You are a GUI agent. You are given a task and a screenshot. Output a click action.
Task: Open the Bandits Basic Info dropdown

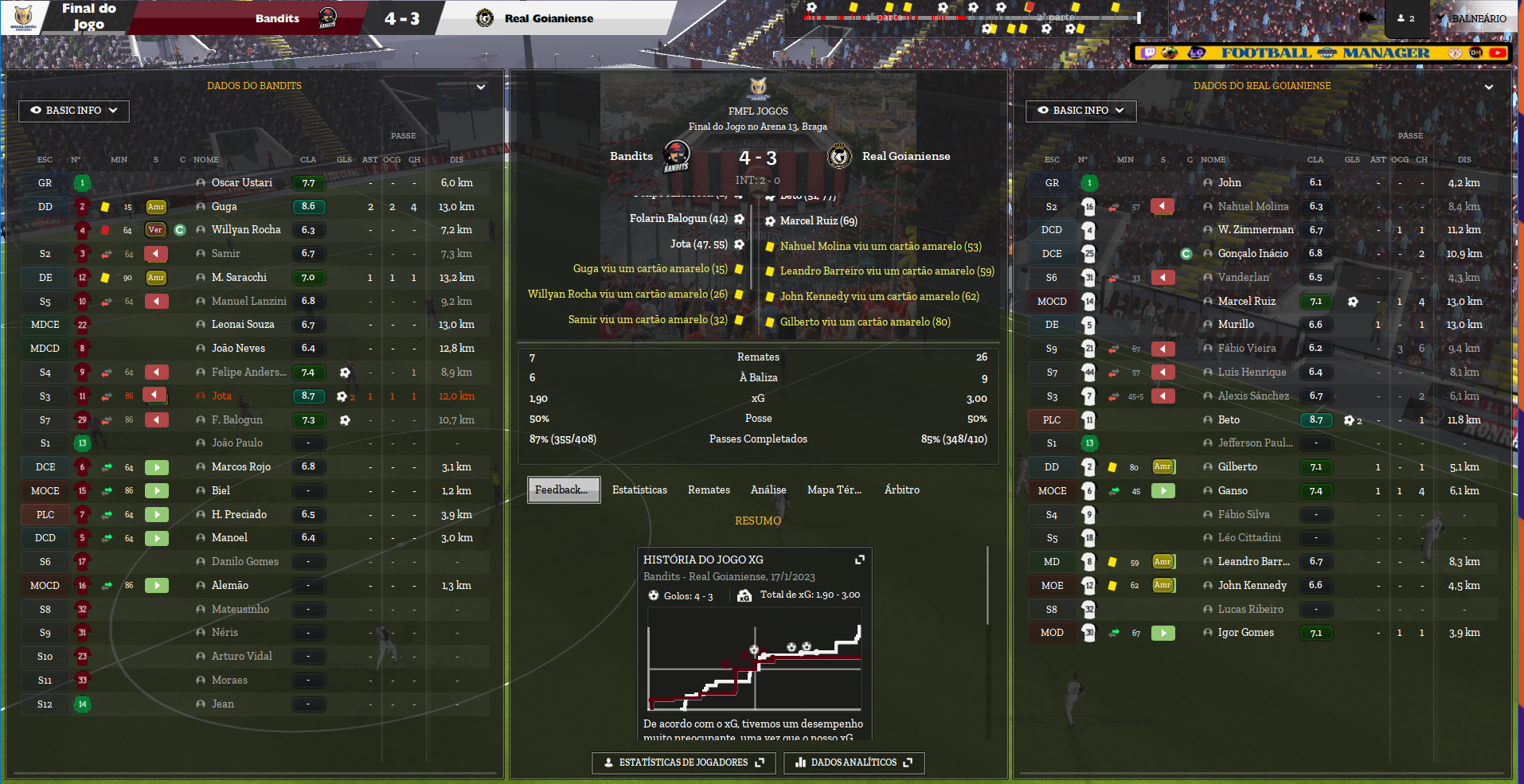pyautogui.click(x=73, y=111)
